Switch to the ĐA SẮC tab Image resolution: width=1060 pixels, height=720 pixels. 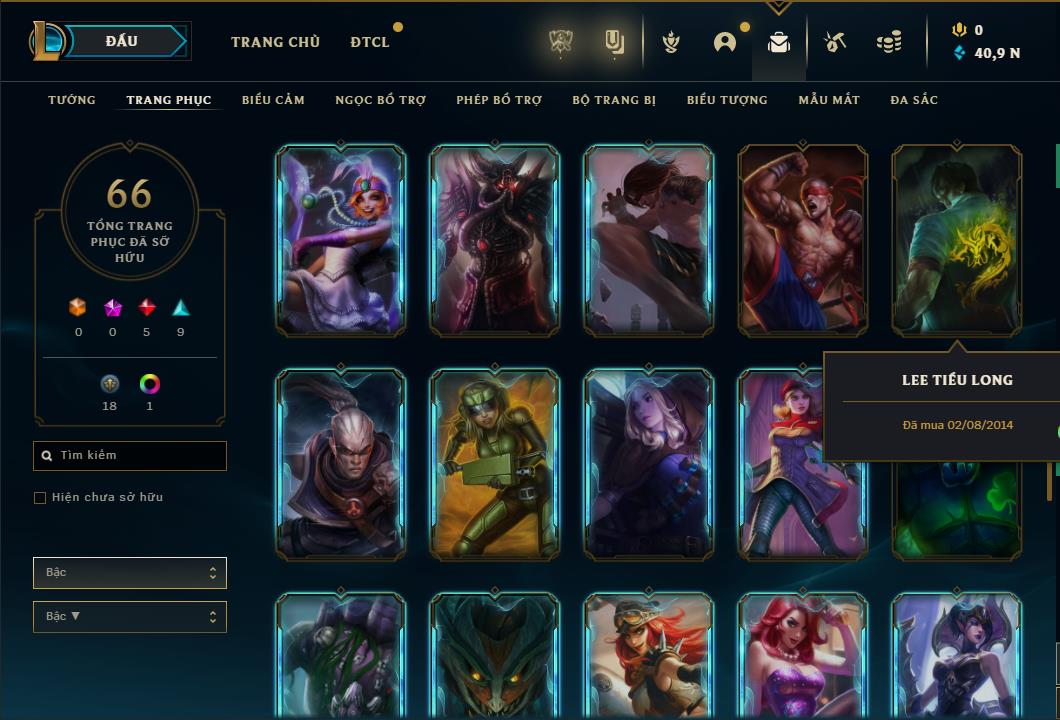point(914,100)
